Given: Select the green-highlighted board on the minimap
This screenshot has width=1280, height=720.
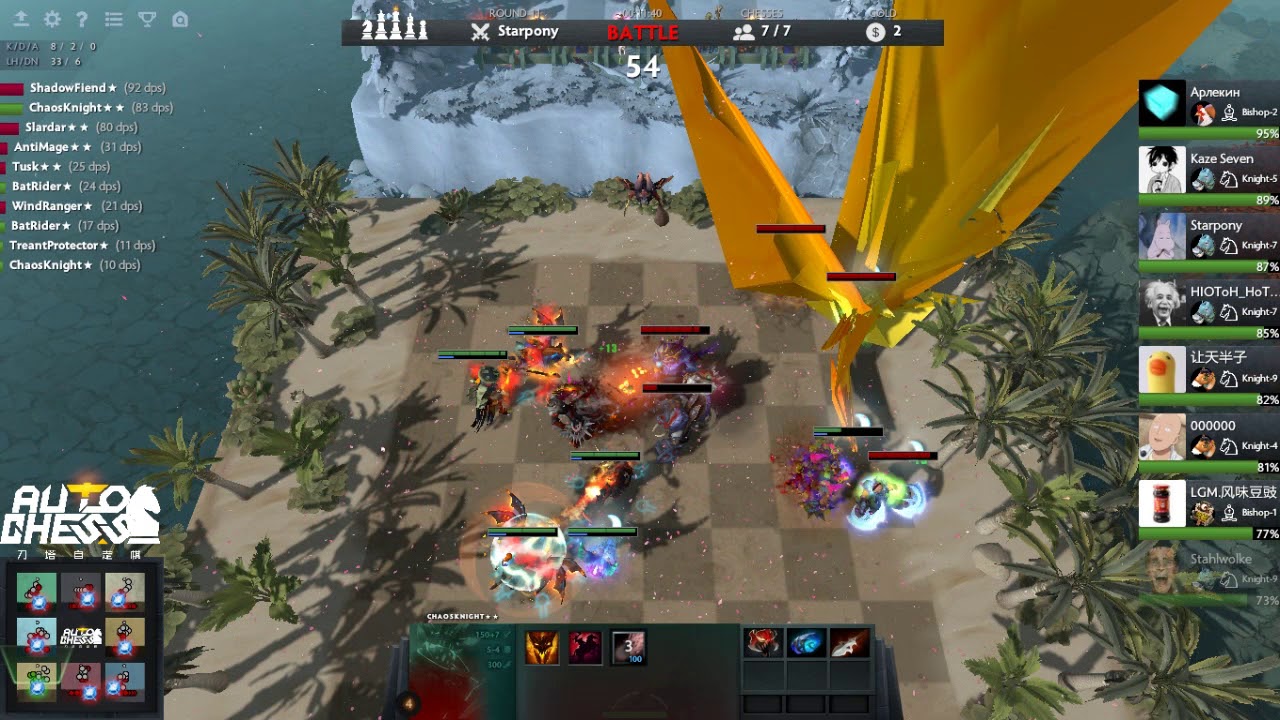Looking at the screenshot, I should click(37, 682).
